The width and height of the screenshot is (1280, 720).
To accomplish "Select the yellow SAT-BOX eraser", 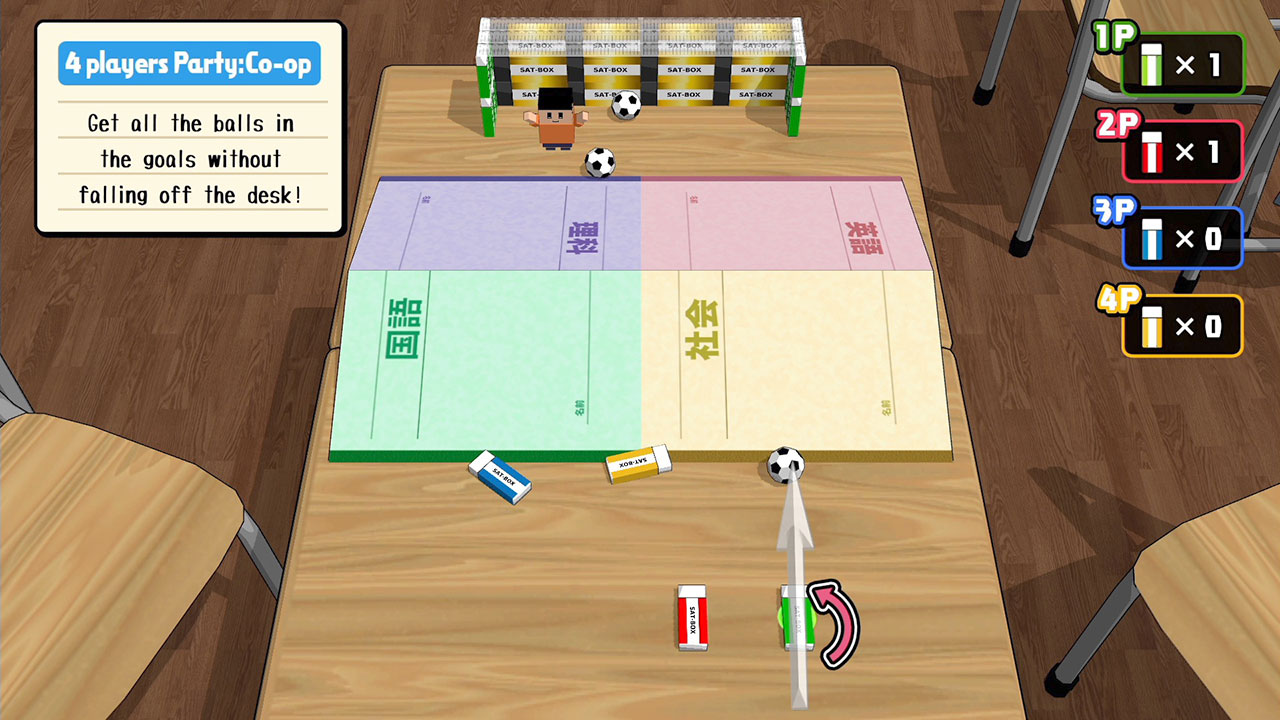I will (637, 464).
